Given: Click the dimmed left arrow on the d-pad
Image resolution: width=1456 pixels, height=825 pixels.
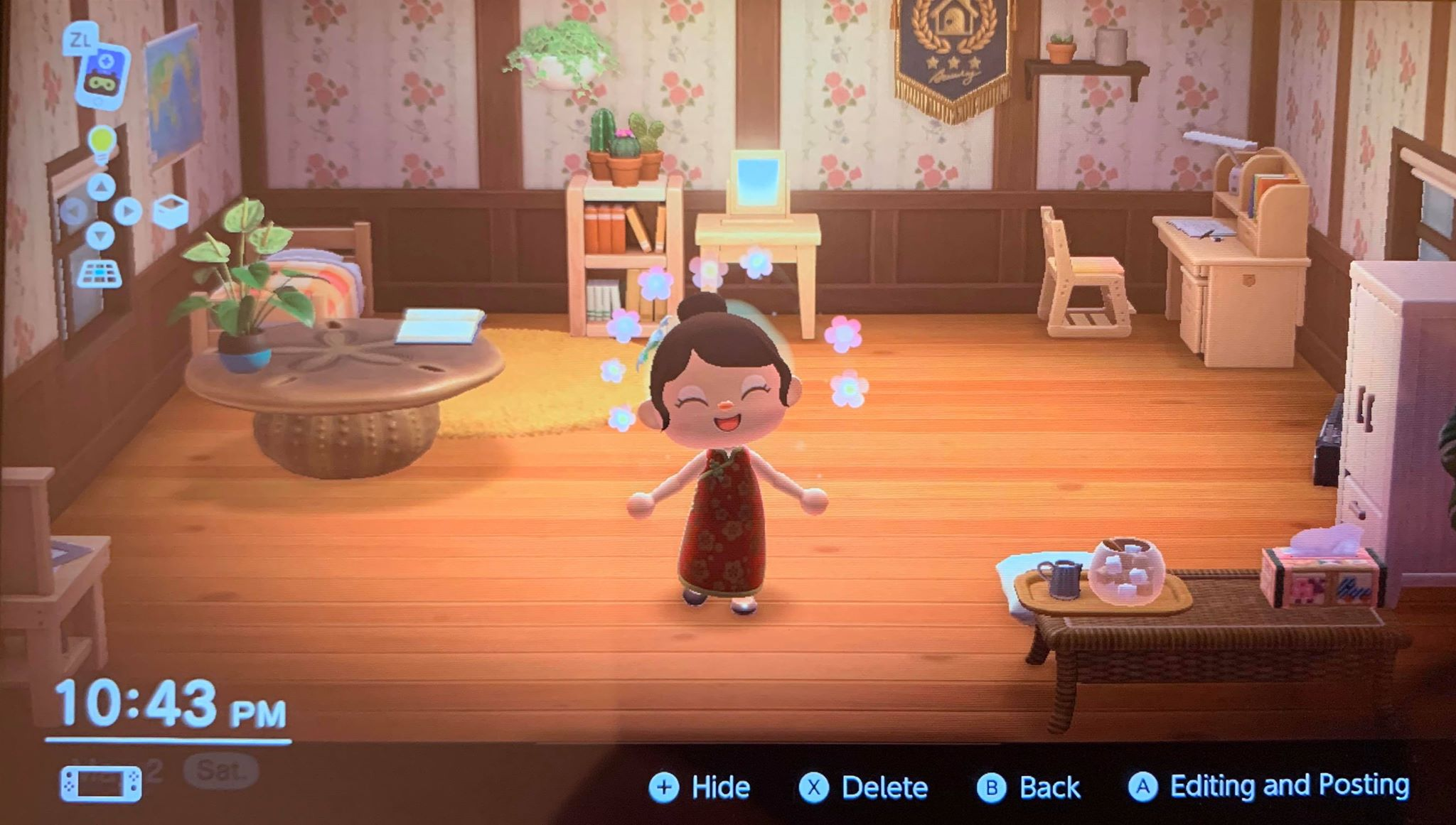Looking at the screenshot, I should coord(74,211).
